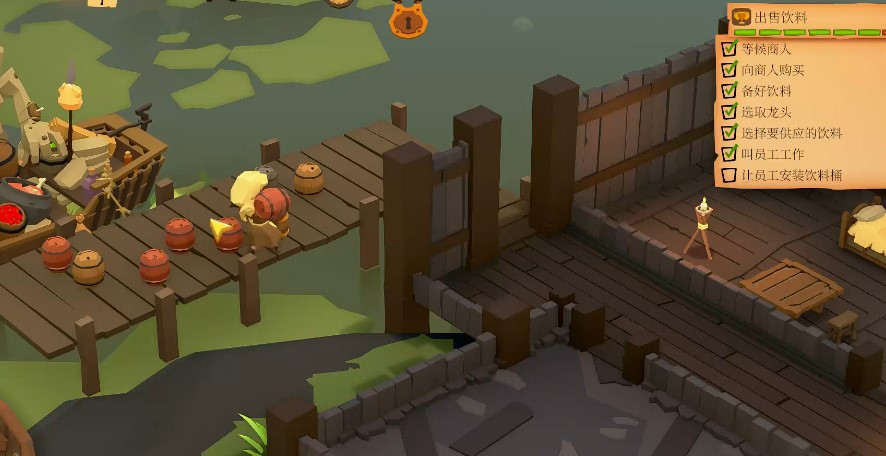Viewport: 886px width, 456px height.
Task: Open the 出售饮料 quest header
Action: 780,17
